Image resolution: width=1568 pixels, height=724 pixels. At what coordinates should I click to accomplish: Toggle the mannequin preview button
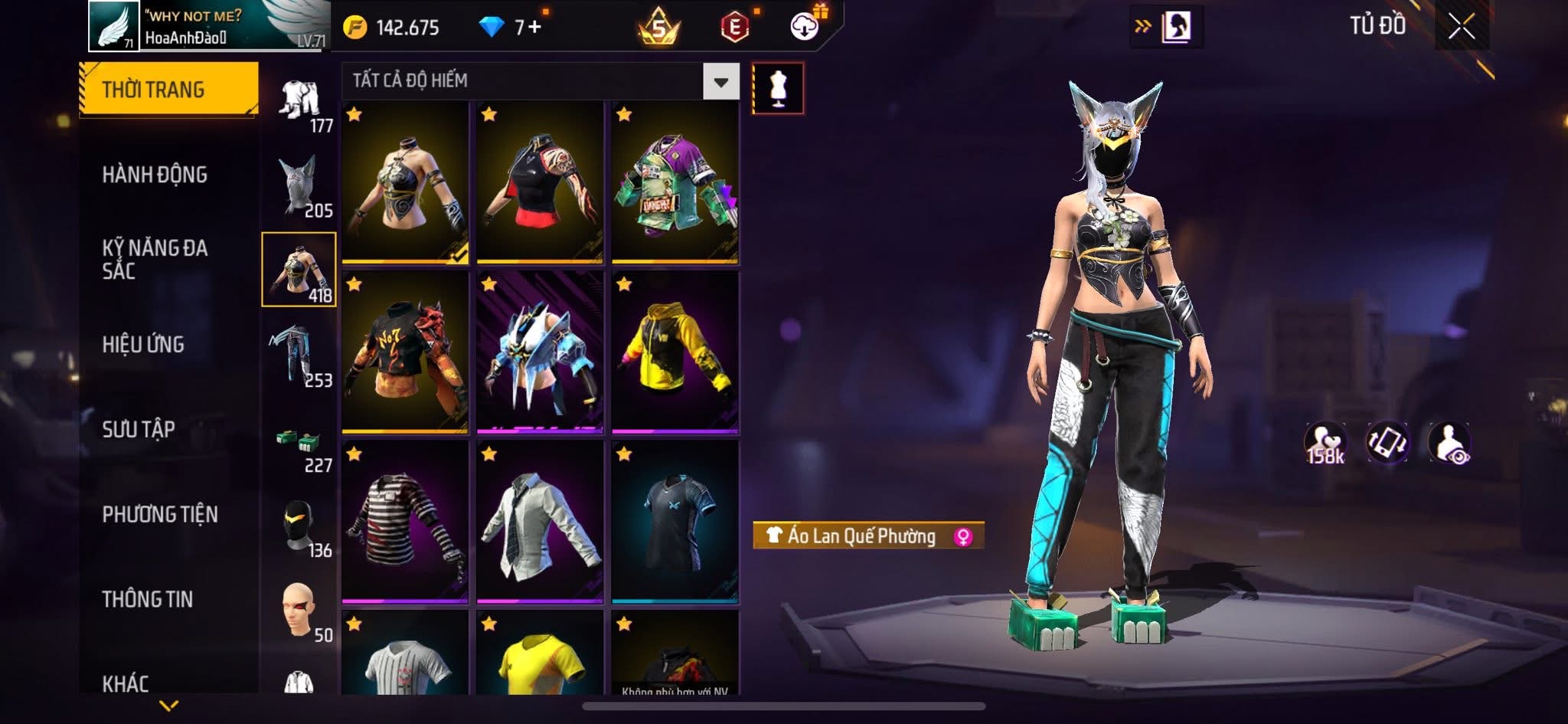(778, 89)
